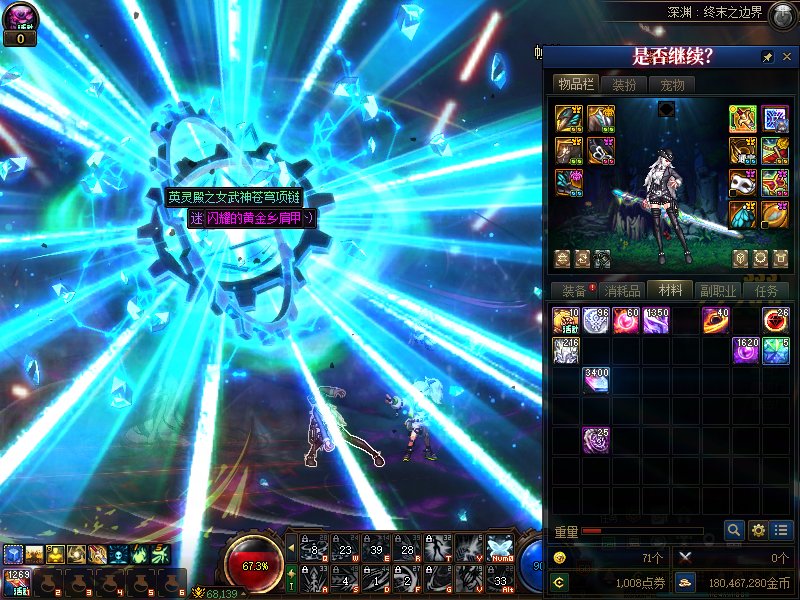
Task: Use the quick-slot item with 1269 count
Action: coord(16,581)
